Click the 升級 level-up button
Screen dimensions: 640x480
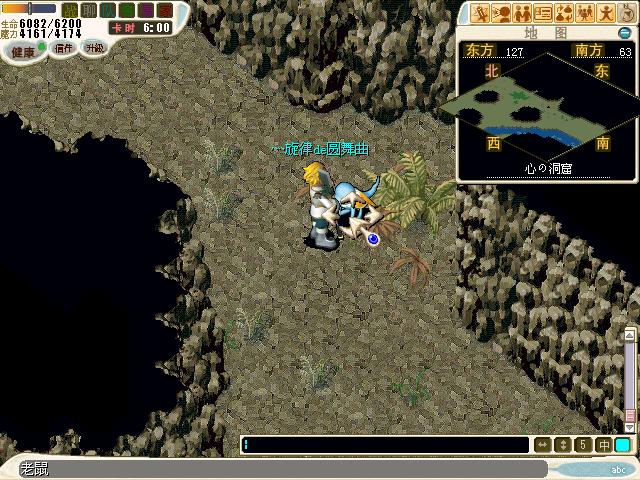tap(94, 48)
